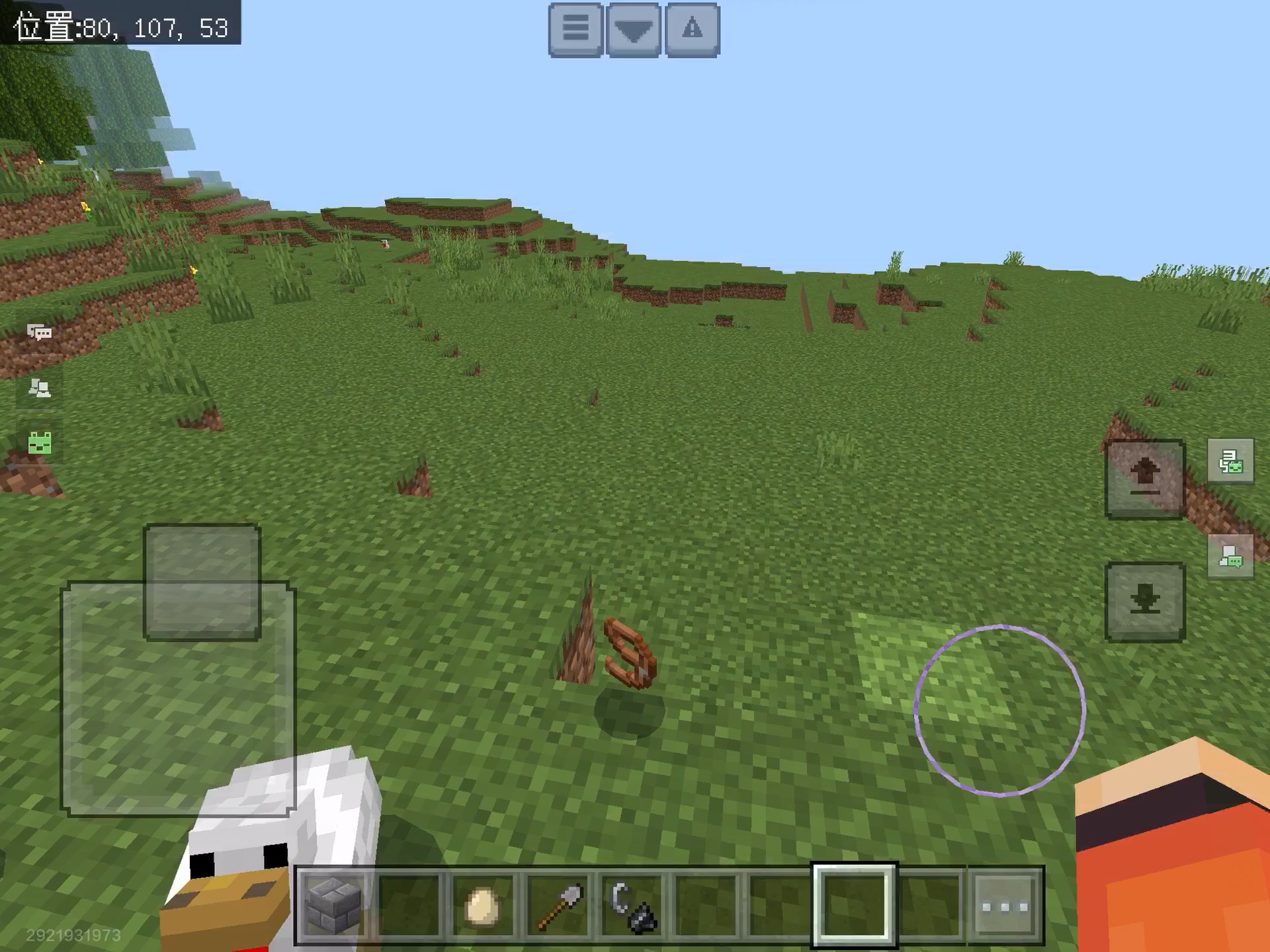Tap the fly-up arrow button
The image size is (1270, 952).
tap(1145, 478)
